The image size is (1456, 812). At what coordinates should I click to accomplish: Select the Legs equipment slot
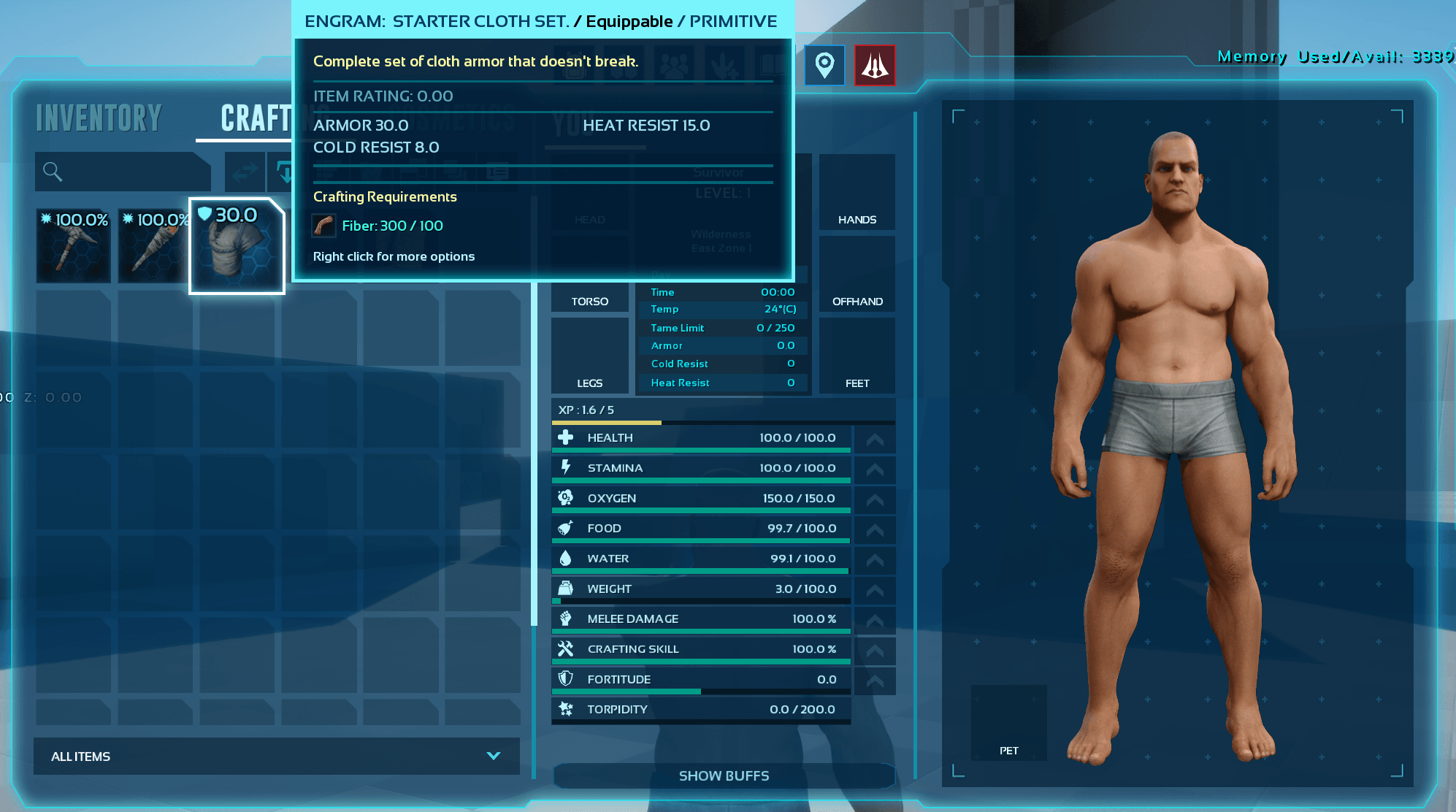point(590,356)
